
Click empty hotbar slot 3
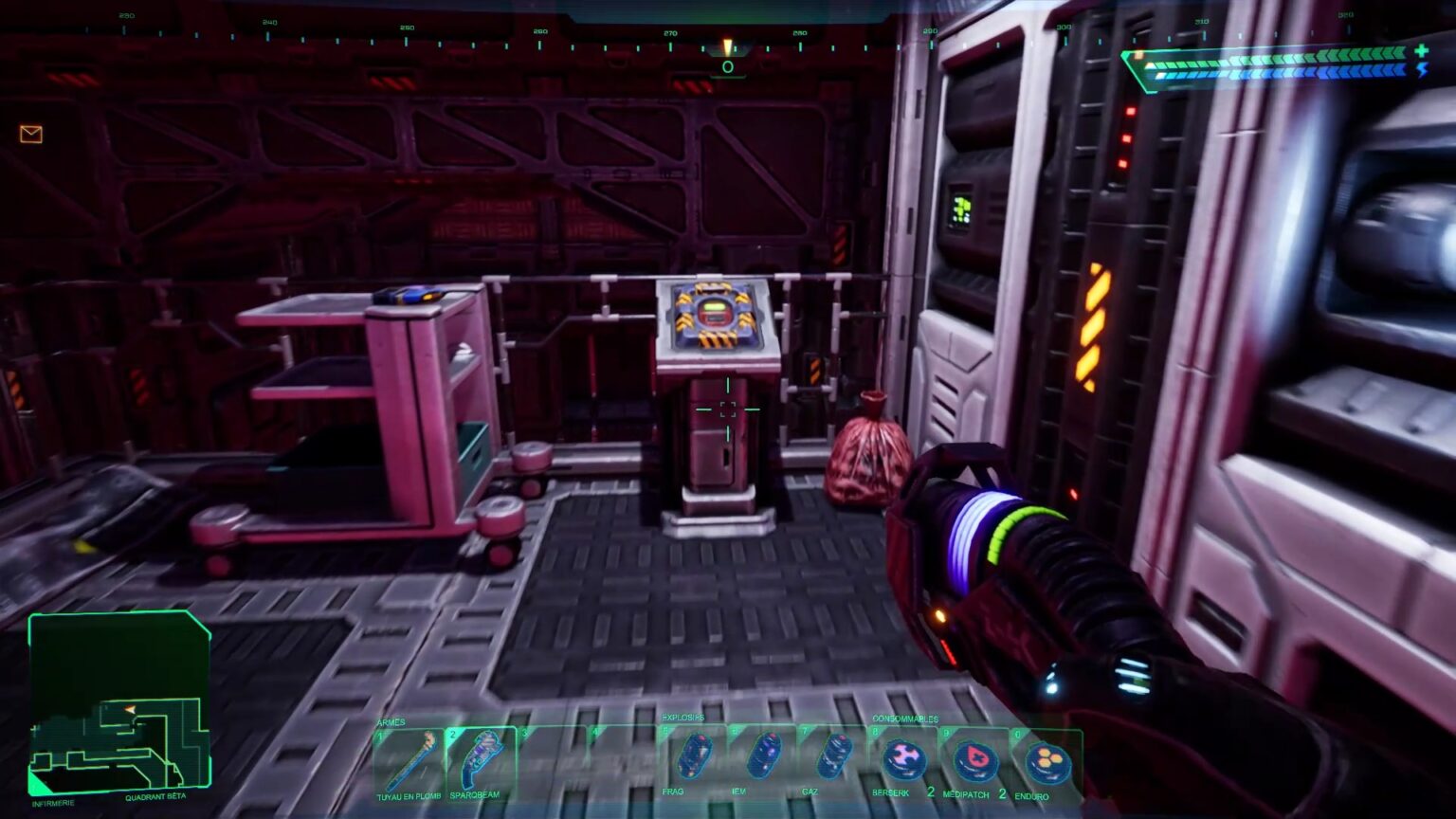pos(550,756)
